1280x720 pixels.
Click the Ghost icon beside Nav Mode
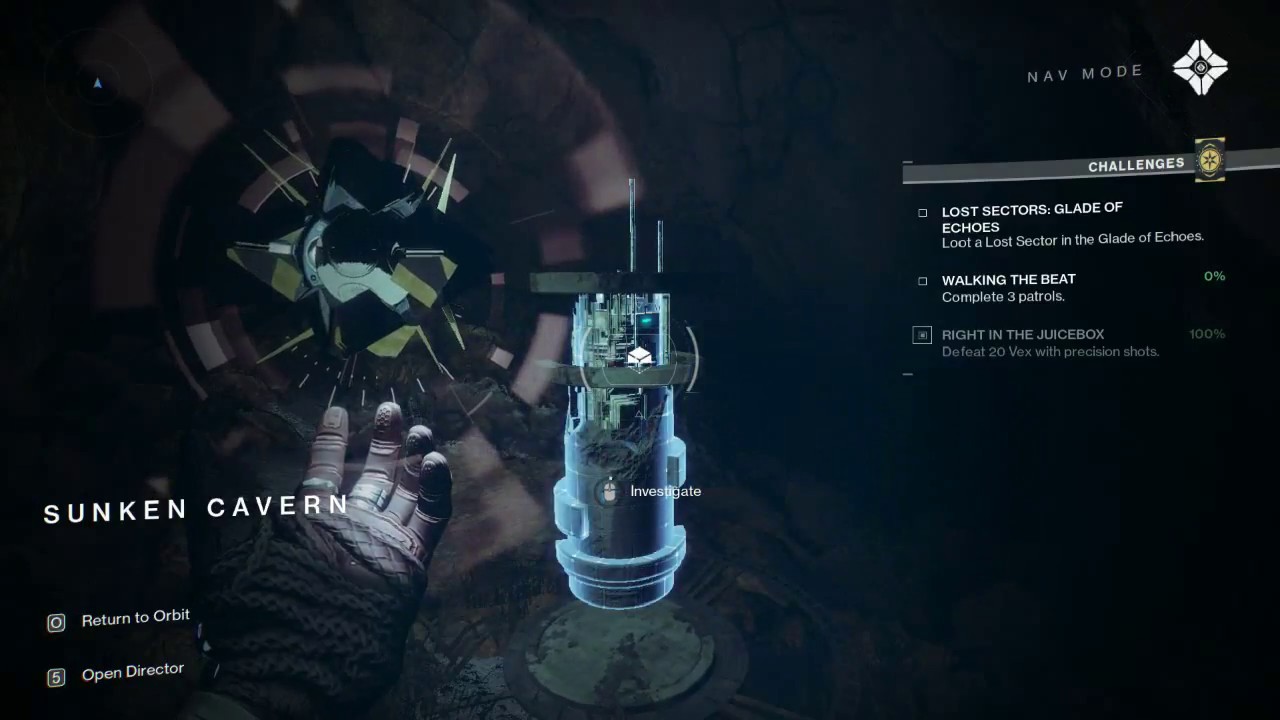(x=1200, y=68)
